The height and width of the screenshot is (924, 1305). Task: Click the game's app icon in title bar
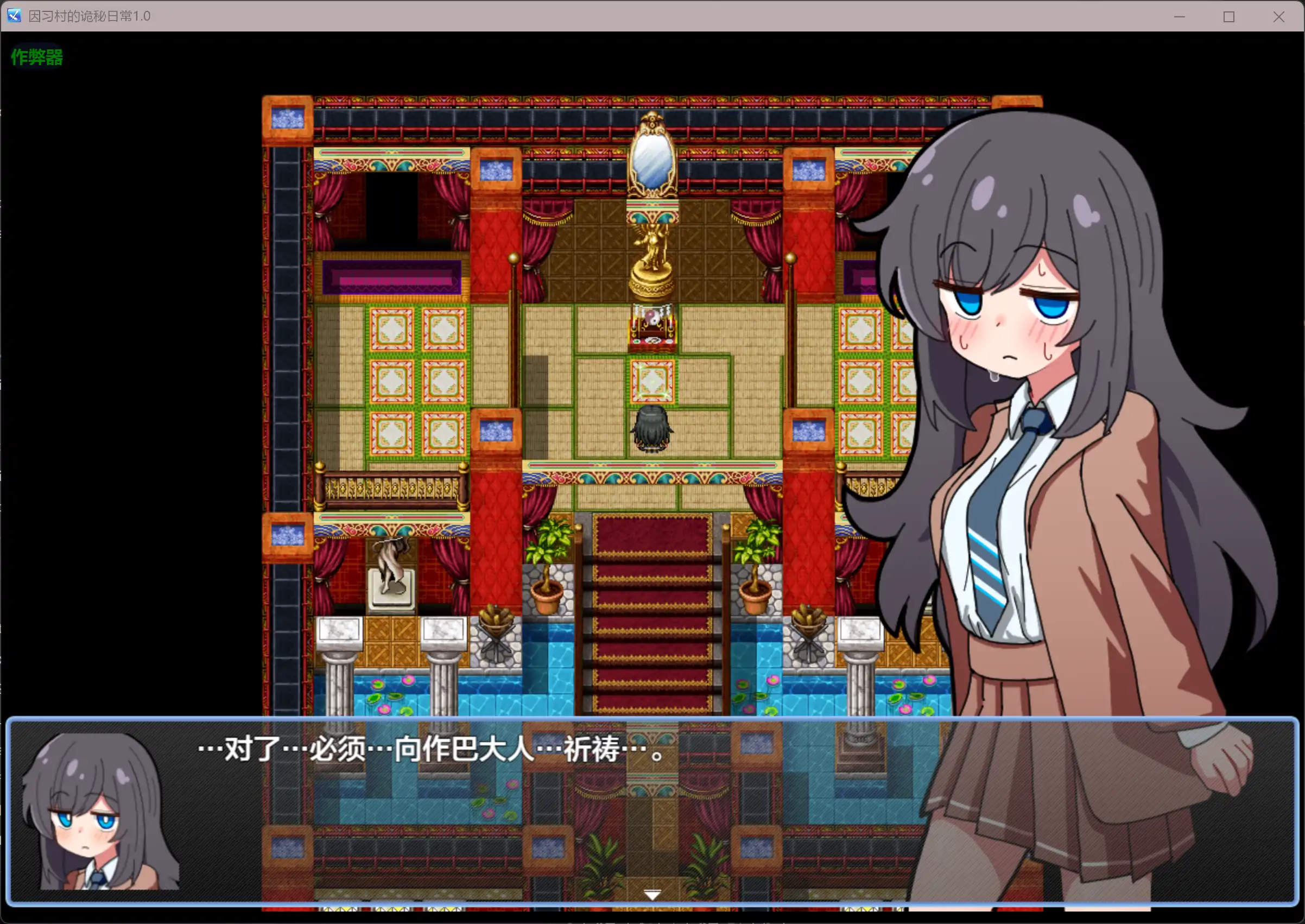click(x=12, y=16)
